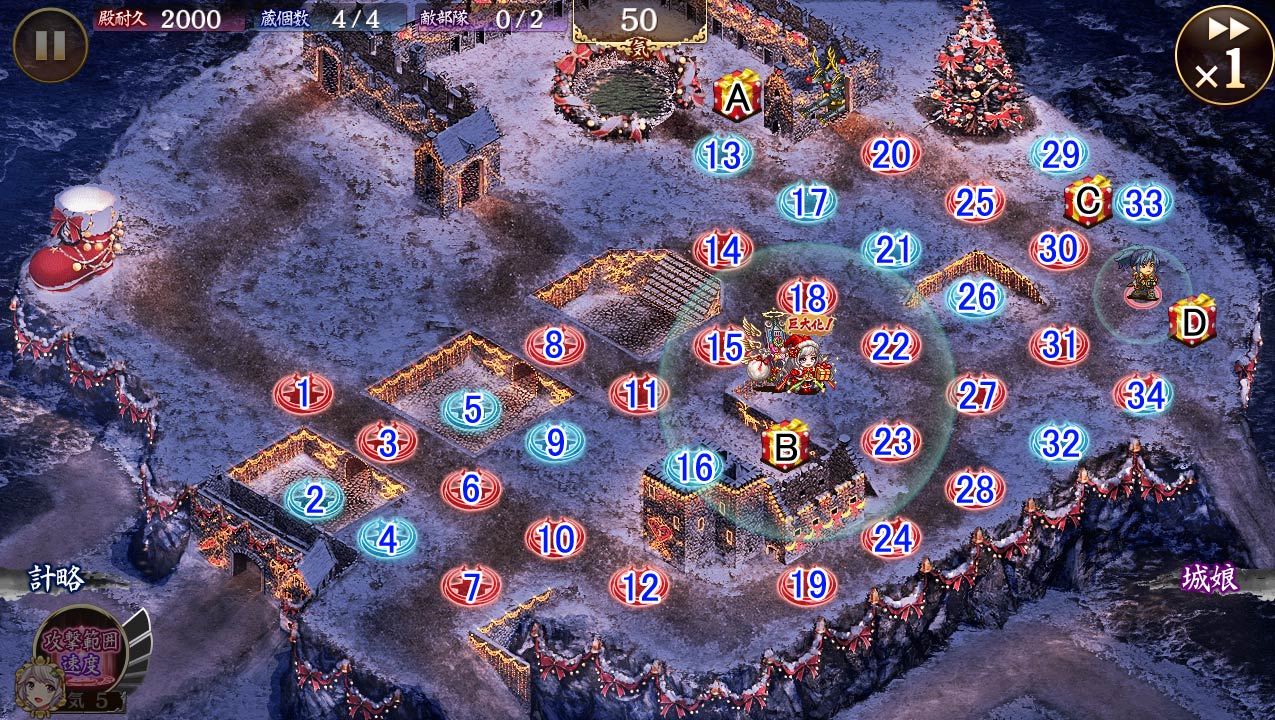Open the 城娘 castle girl panel

pyautogui.click(x=1209, y=580)
